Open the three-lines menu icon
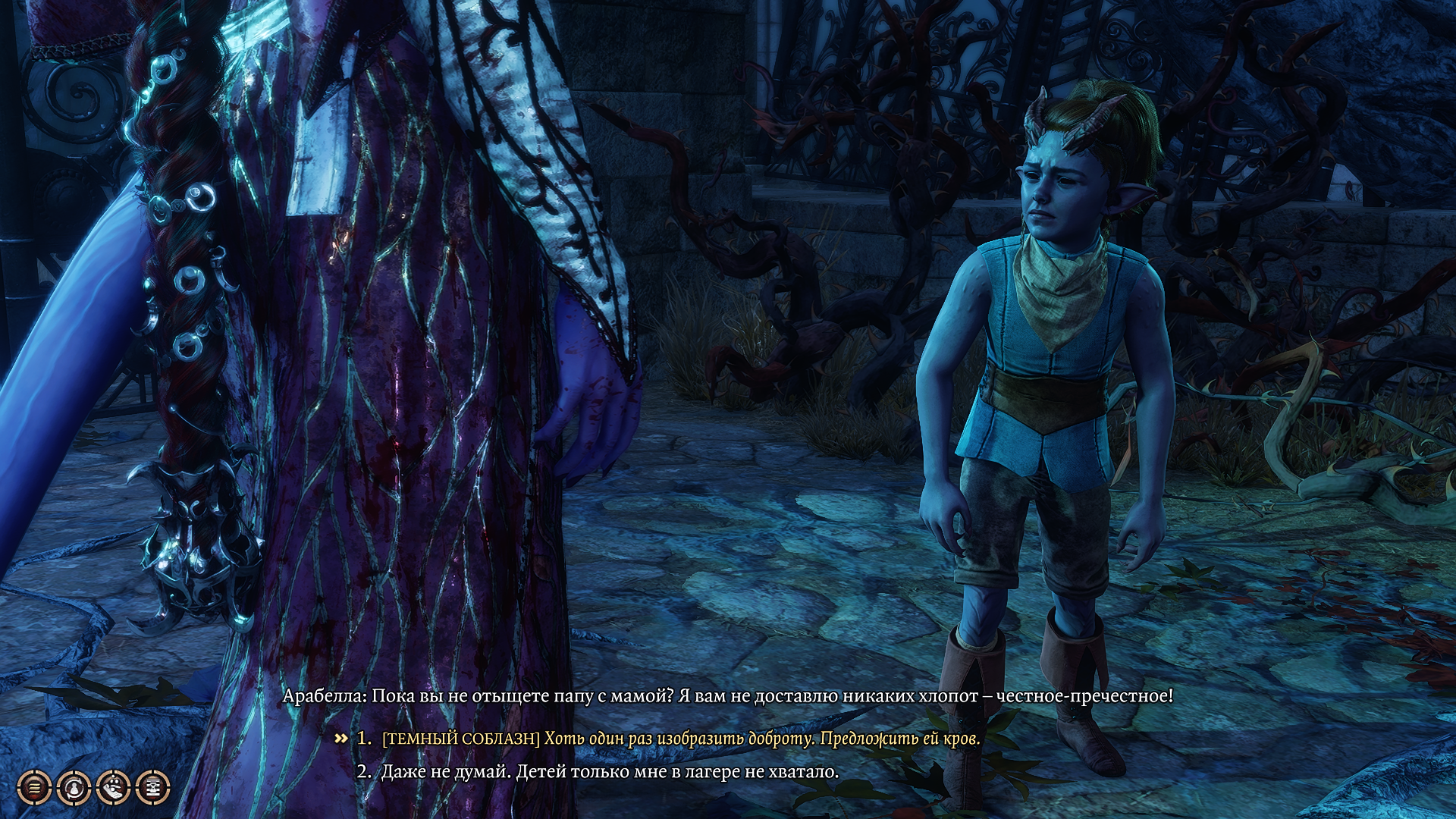Image resolution: width=1456 pixels, height=819 pixels. click(34, 788)
